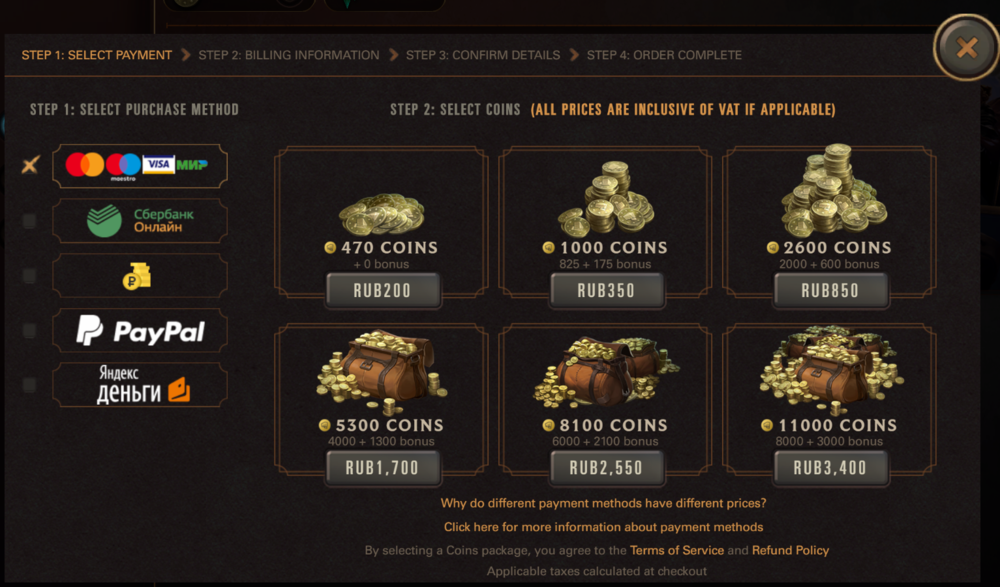View the Refund Policy
Screen dimensions: 1000x587
tap(790, 550)
